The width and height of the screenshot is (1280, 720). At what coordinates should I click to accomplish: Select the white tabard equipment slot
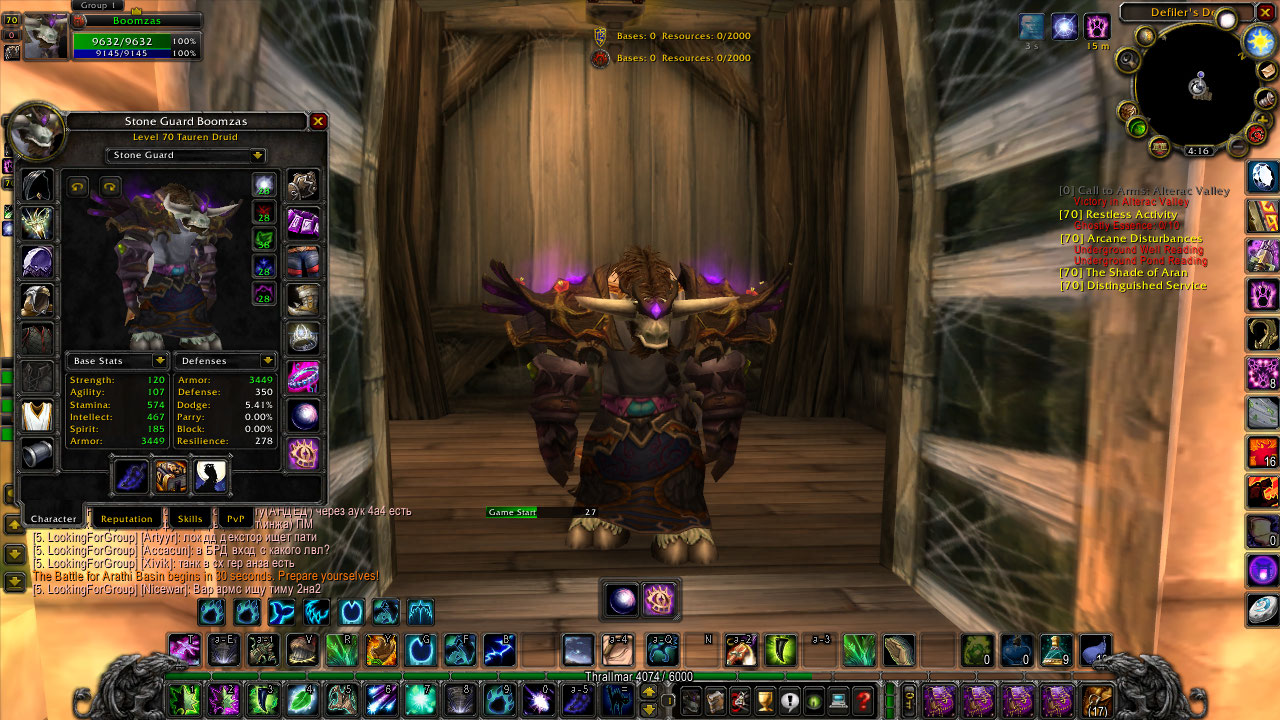click(37, 415)
